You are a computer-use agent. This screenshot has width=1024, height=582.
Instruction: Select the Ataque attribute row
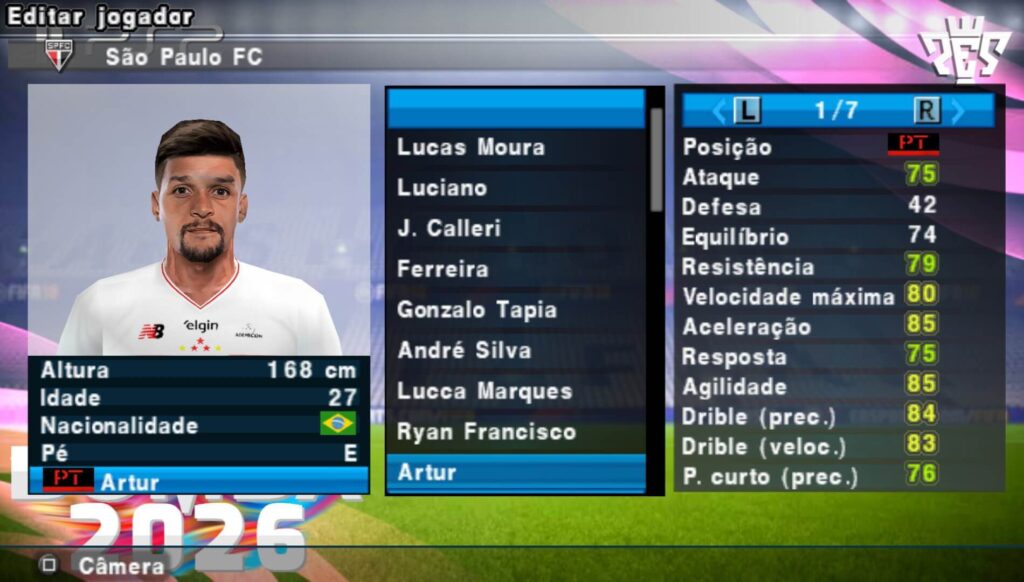(x=838, y=177)
